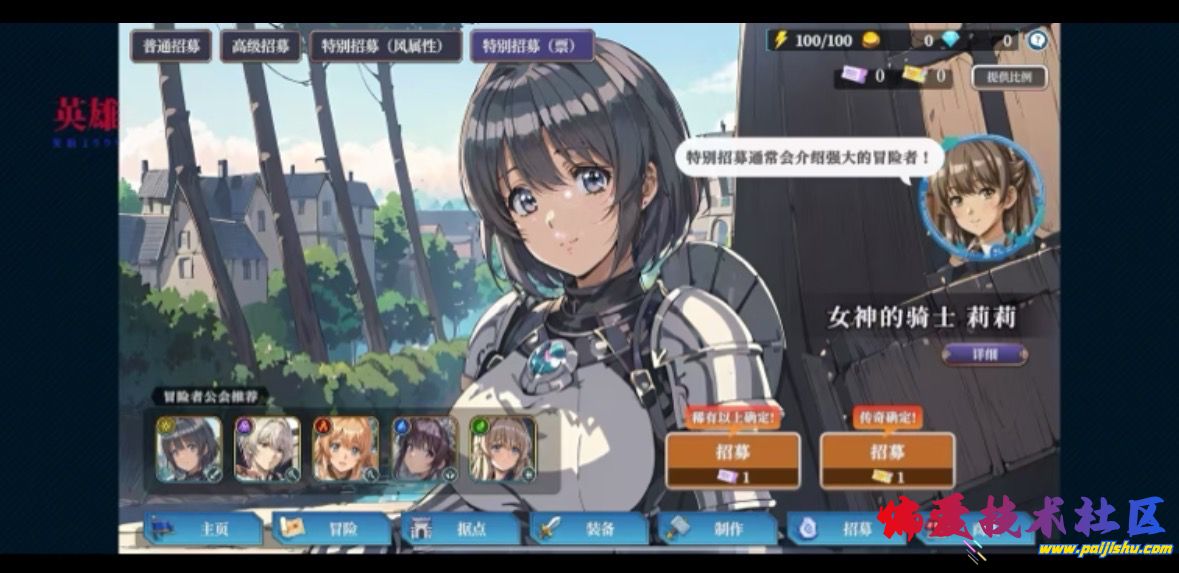The image size is (1179, 573).
Task: Recruit with the 传奇确定 招募 button
Action: 887,460
